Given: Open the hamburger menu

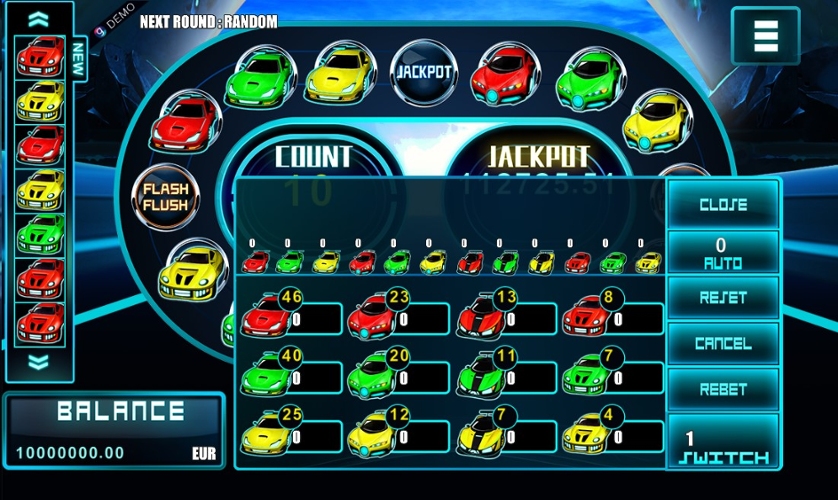Looking at the screenshot, I should [x=765, y=36].
